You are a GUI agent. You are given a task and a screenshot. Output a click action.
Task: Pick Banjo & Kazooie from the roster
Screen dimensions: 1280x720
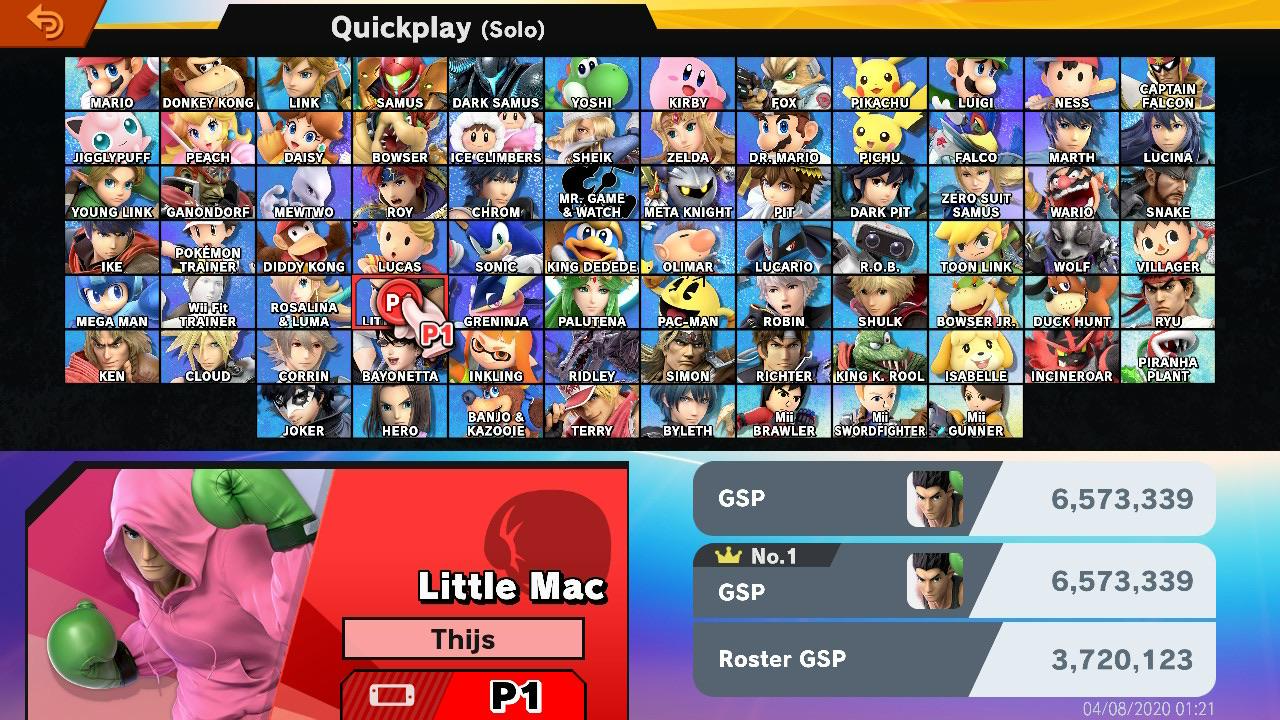click(496, 412)
